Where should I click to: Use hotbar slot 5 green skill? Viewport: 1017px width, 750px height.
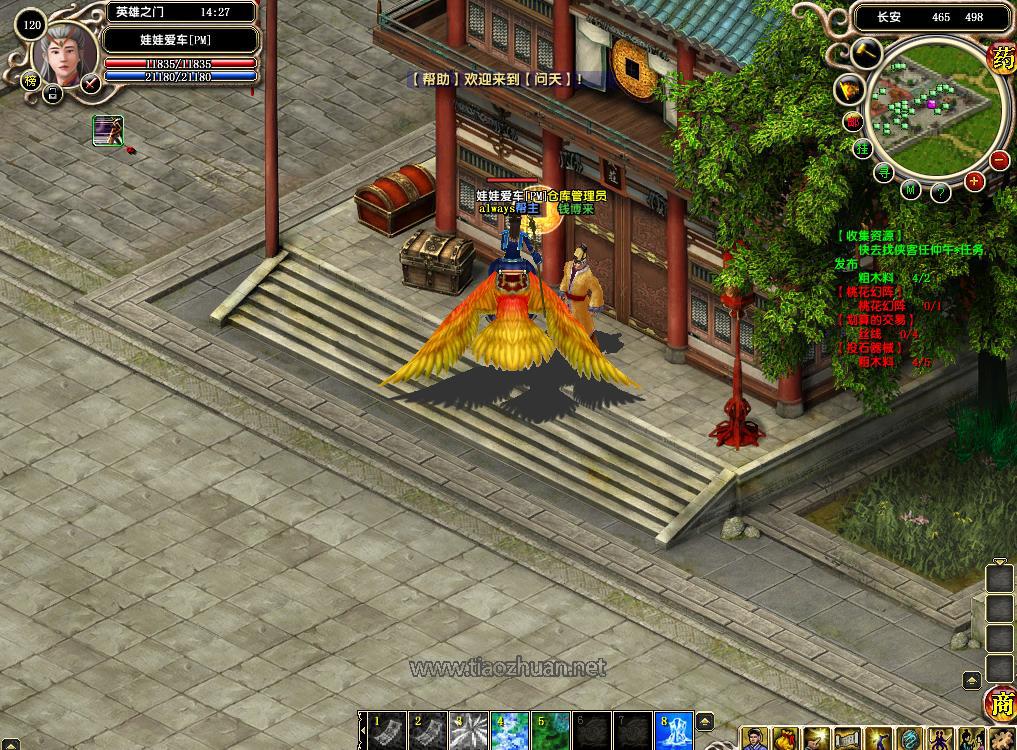(548, 729)
